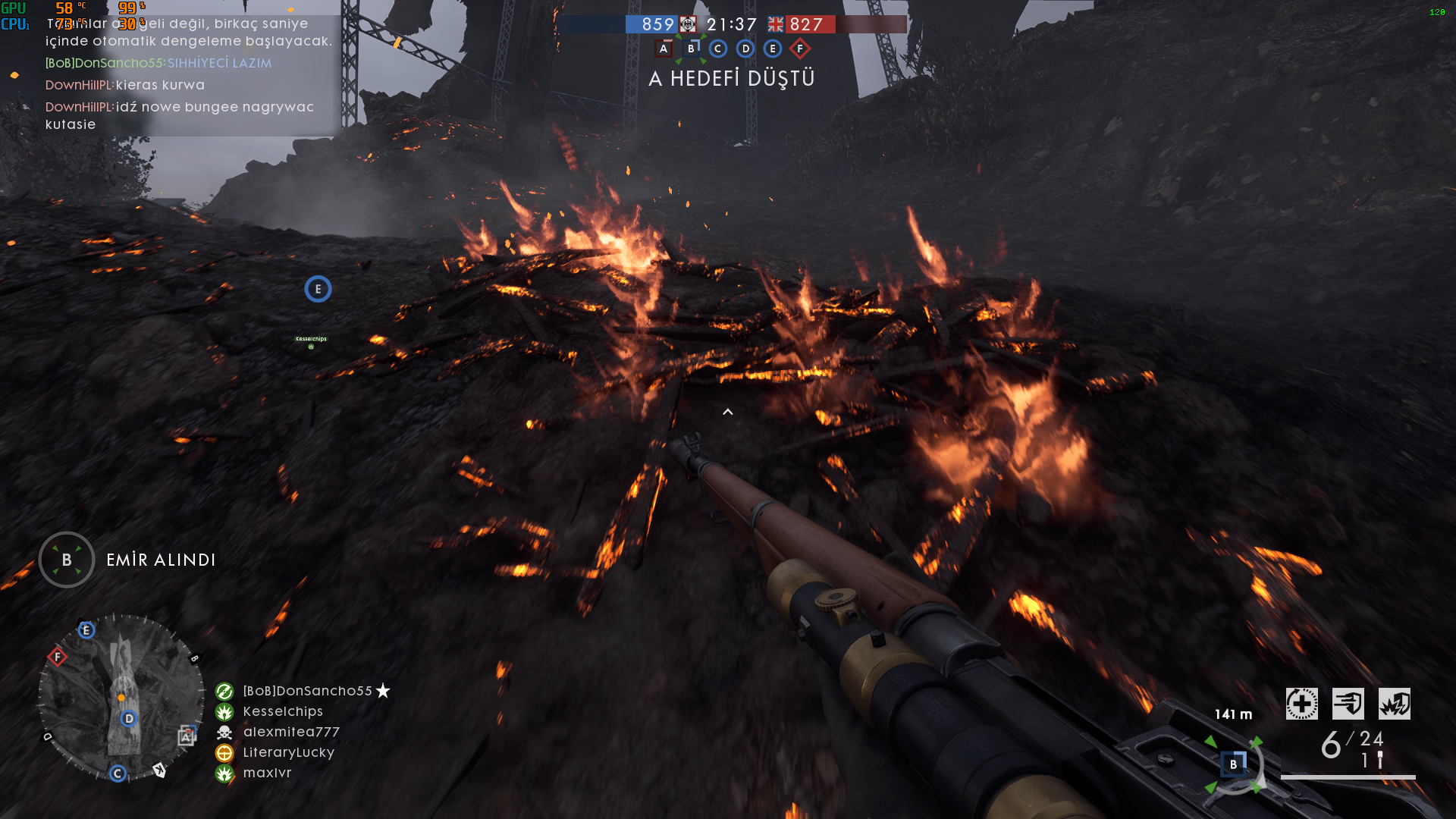
Task: Select objective B flag in top bar
Action: [x=691, y=49]
